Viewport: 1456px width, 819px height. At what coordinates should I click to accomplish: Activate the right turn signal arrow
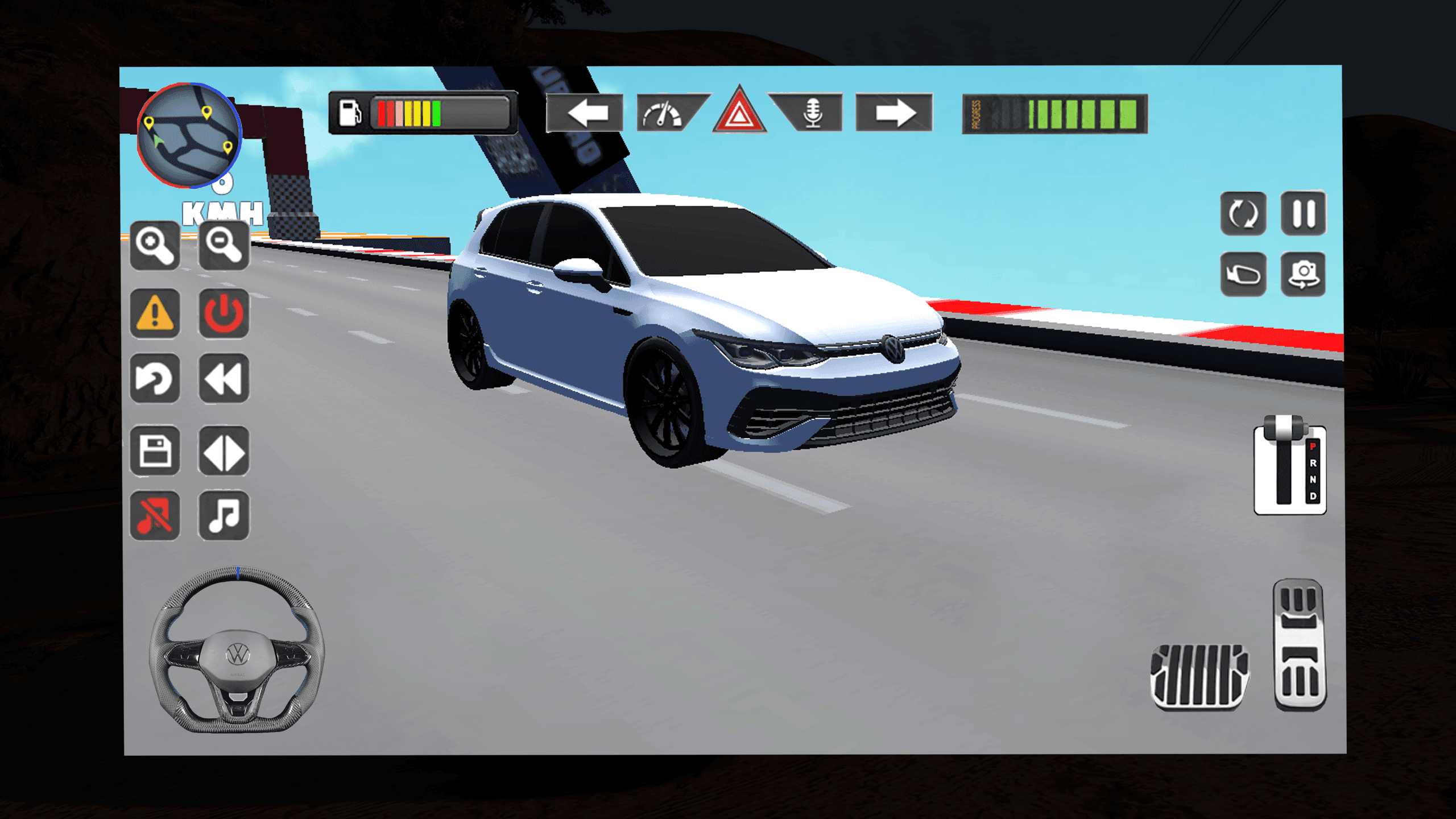(896, 113)
